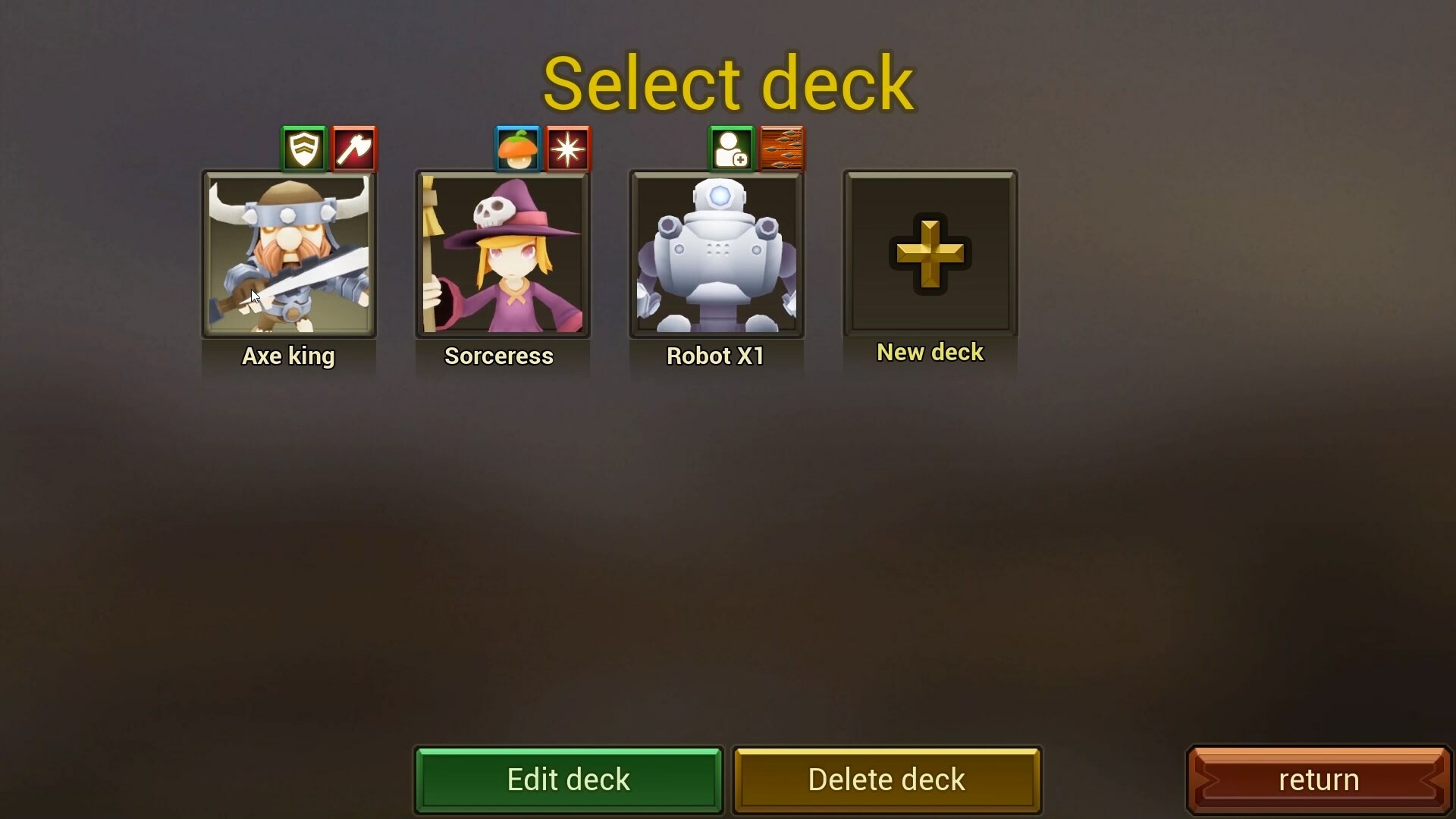Select the arrows trap icon above Robot X1
This screenshot has width=1456, height=819.
(x=782, y=149)
